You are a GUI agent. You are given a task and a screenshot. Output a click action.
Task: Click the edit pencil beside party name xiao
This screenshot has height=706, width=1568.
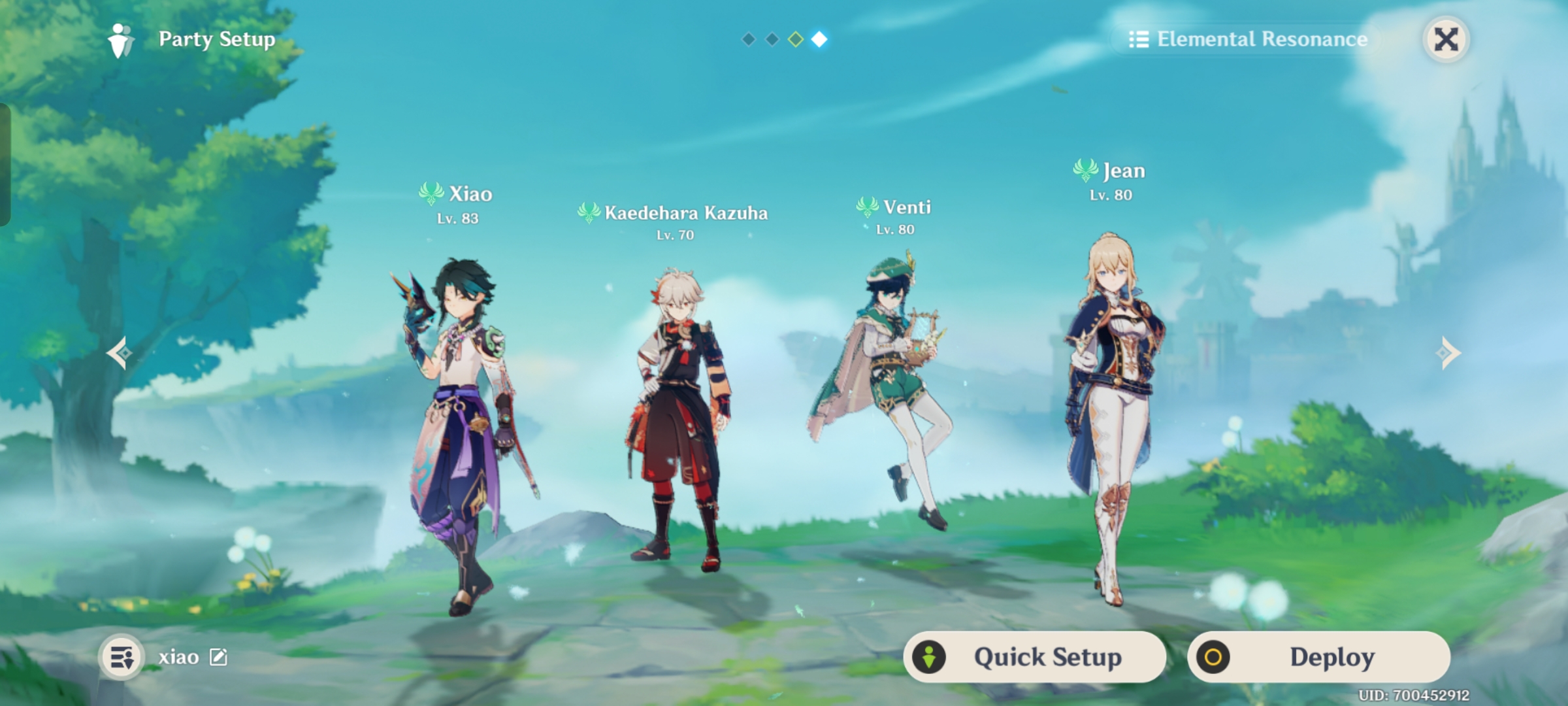coord(218,657)
